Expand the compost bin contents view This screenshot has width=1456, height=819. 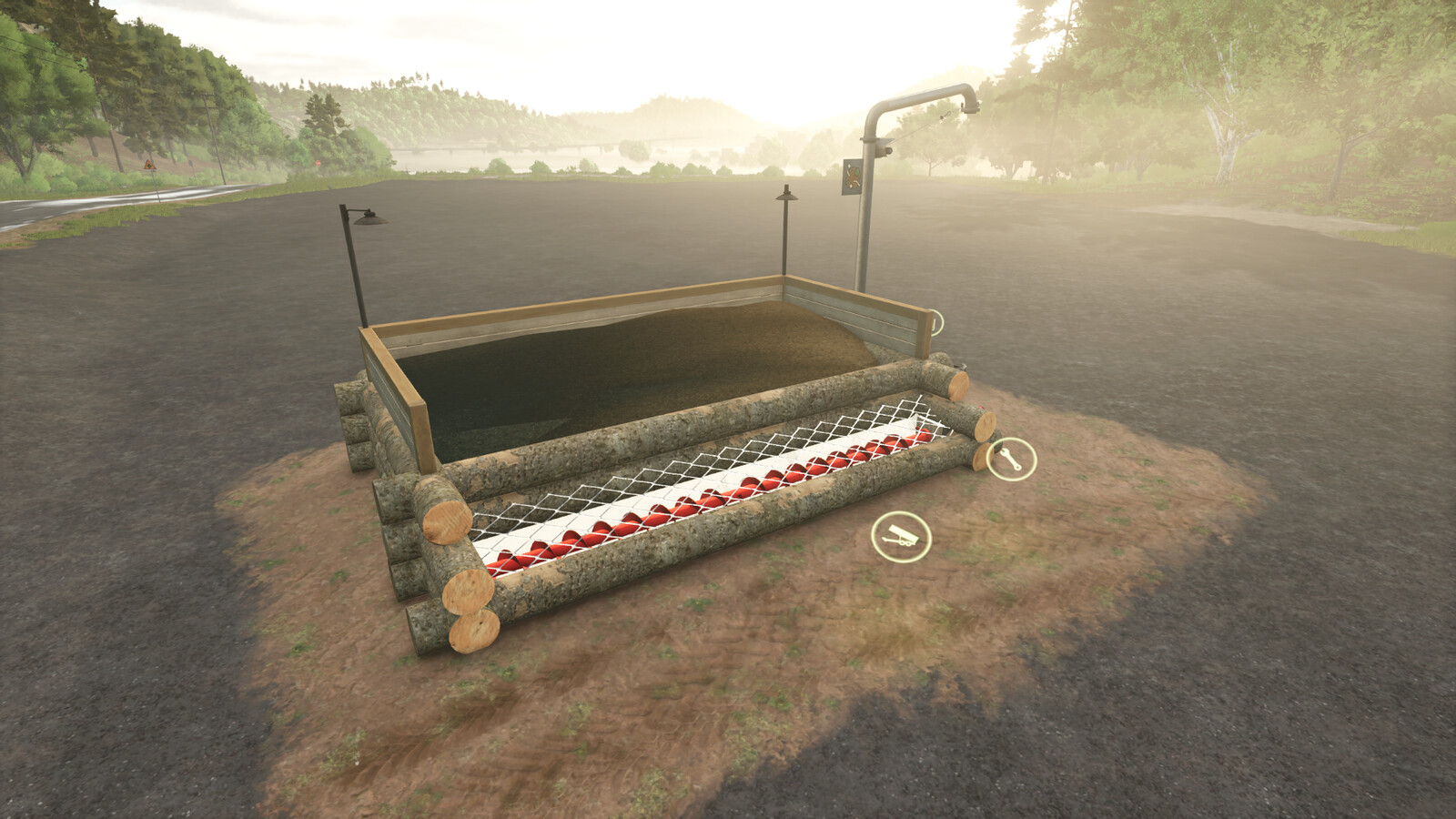point(637,382)
